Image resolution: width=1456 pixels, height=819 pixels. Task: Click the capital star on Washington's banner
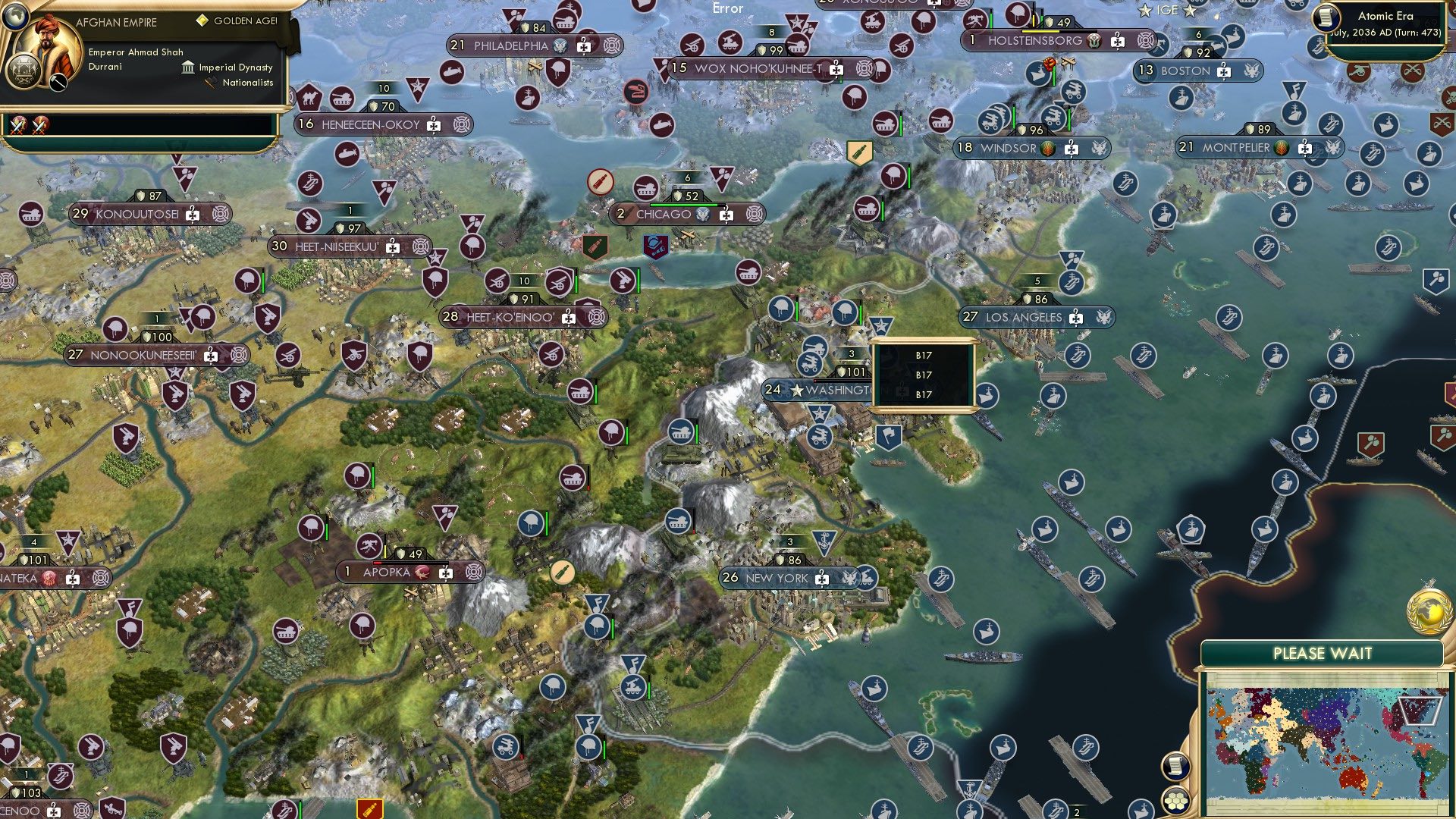click(x=798, y=392)
